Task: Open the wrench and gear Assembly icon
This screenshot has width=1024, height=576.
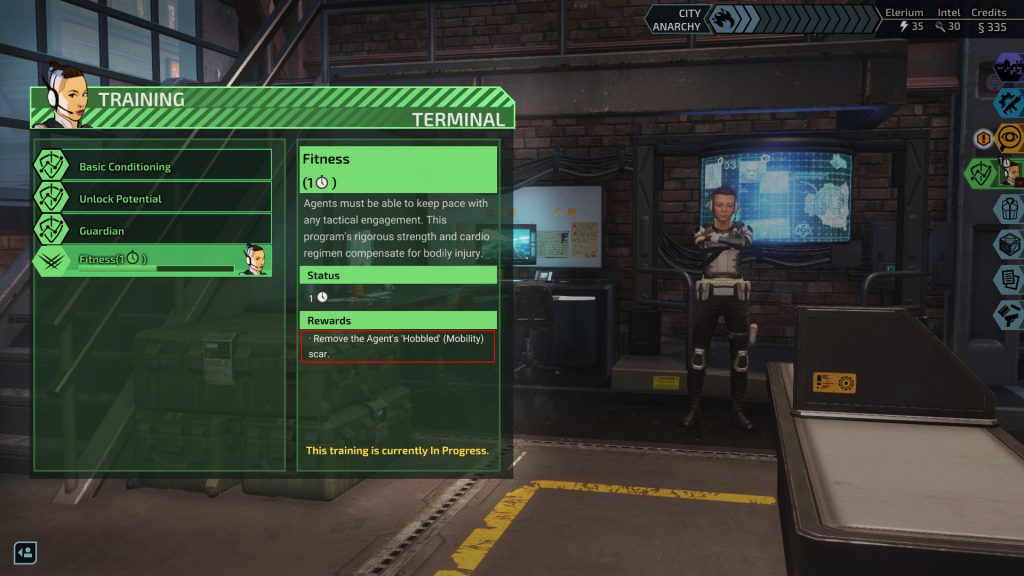Action: pyautogui.click(x=1008, y=103)
